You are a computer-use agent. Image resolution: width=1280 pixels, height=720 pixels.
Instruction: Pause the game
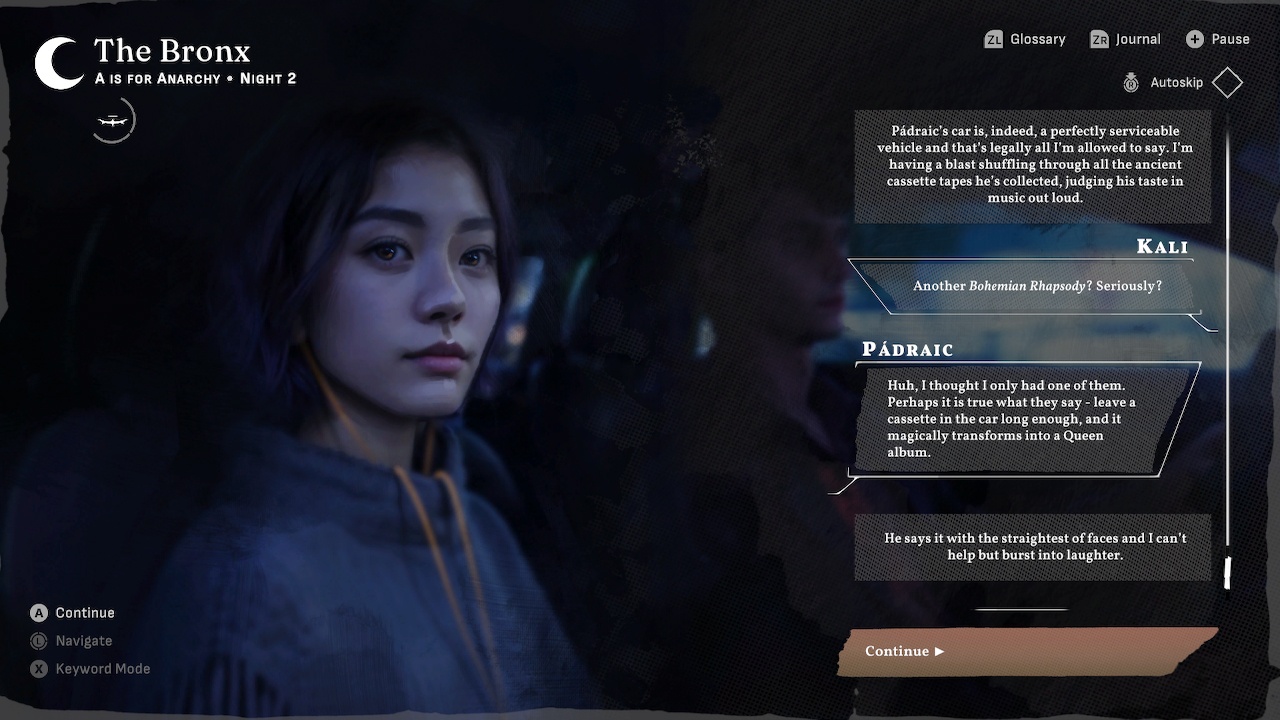pyautogui.click(x=1228, y=39)
